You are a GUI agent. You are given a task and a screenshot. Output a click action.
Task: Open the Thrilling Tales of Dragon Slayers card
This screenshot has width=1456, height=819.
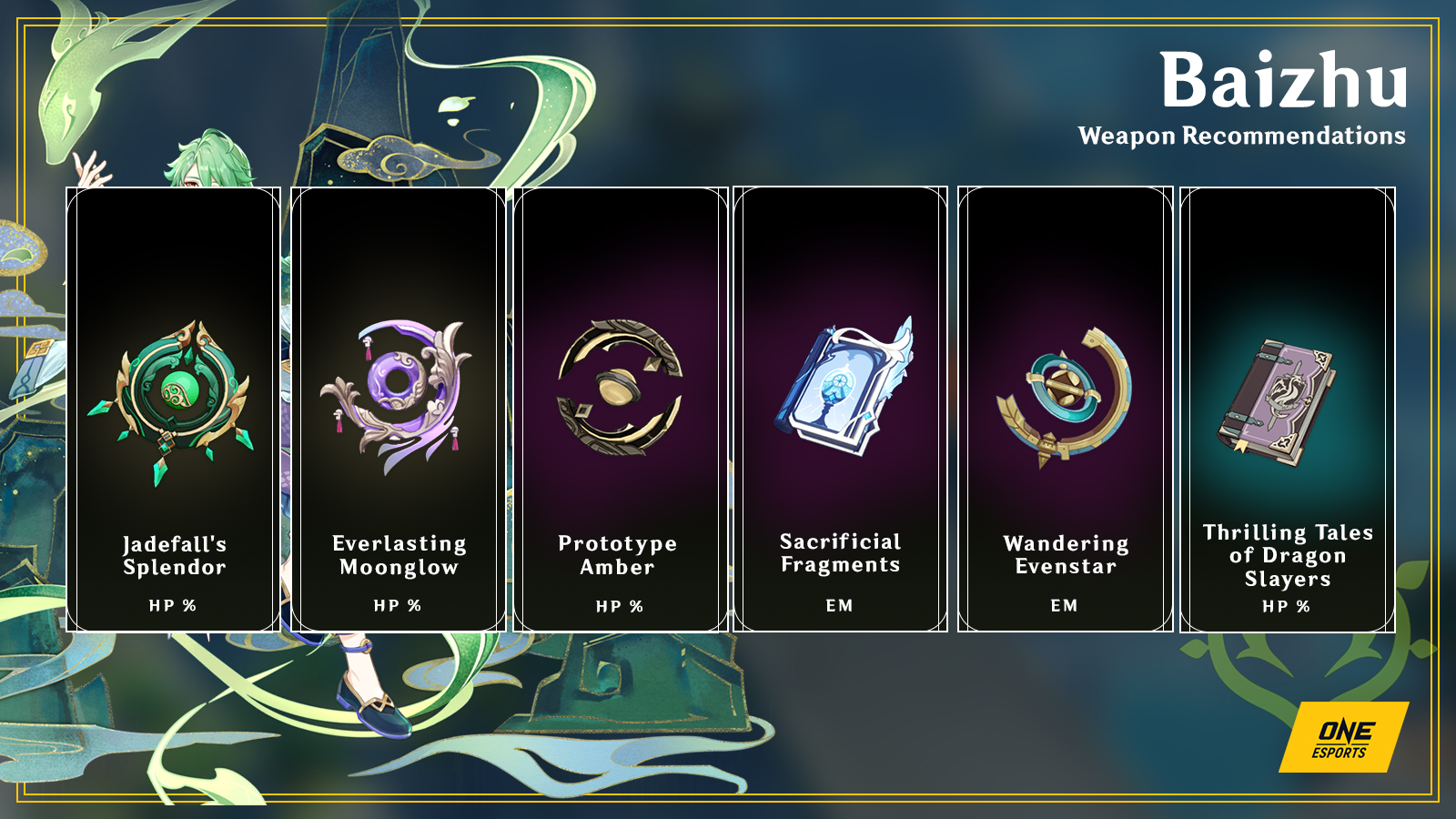click(1287, 409)
